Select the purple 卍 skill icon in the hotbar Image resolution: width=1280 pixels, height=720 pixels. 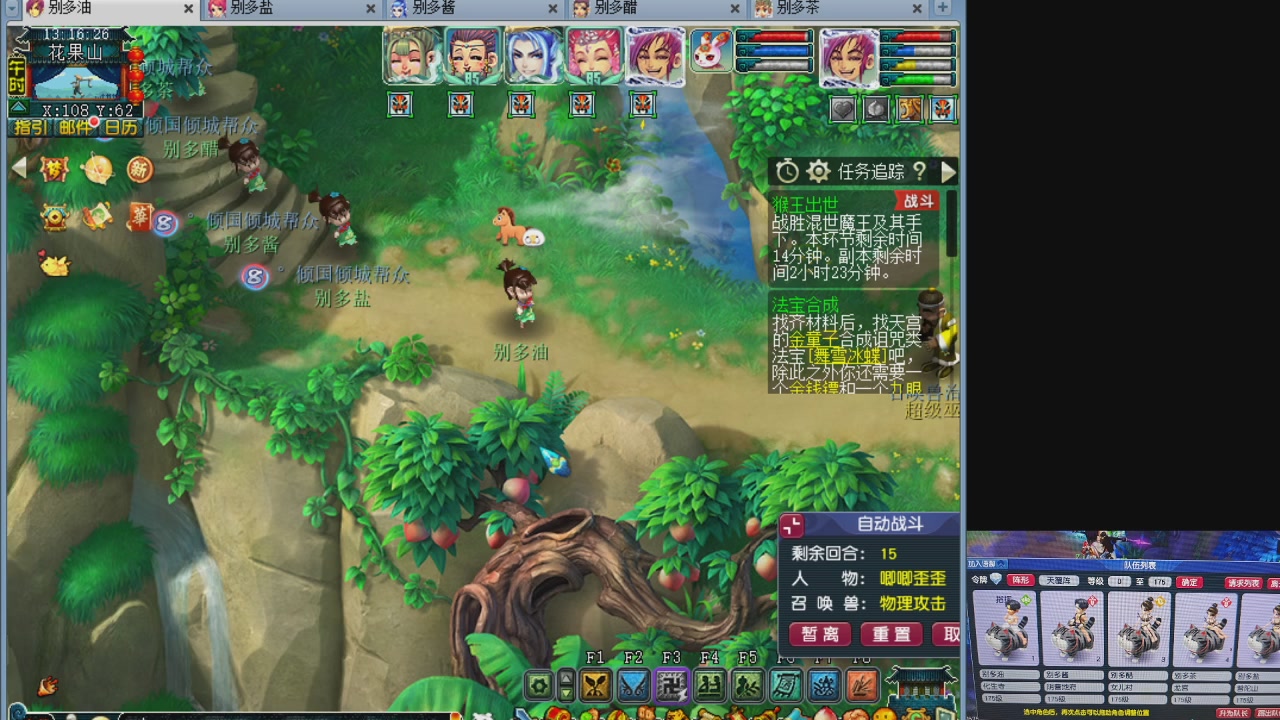pyautogui.click(x=671, y=687)
